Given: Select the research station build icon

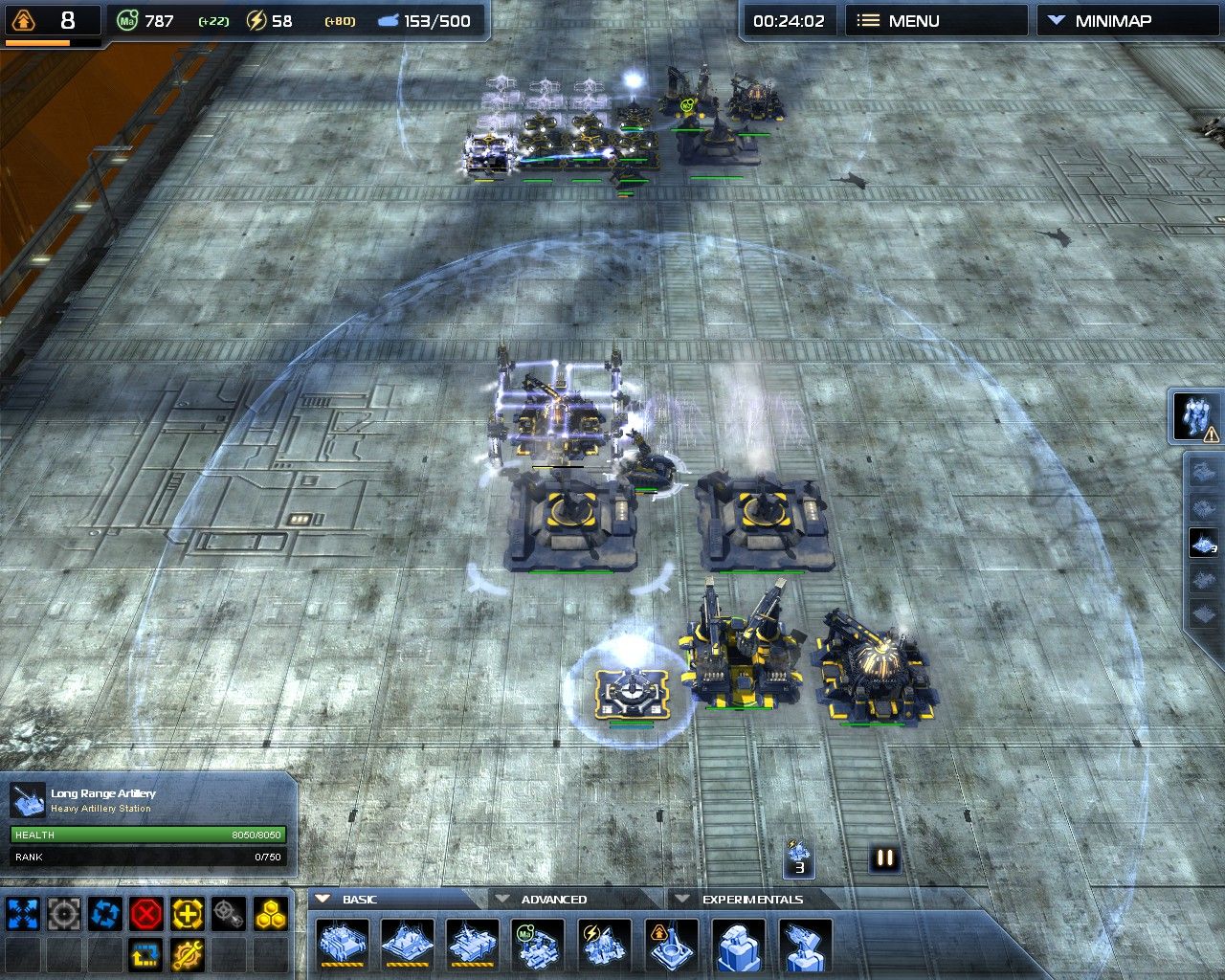Looking at the screenshot, I should click(x=671, y=945).
